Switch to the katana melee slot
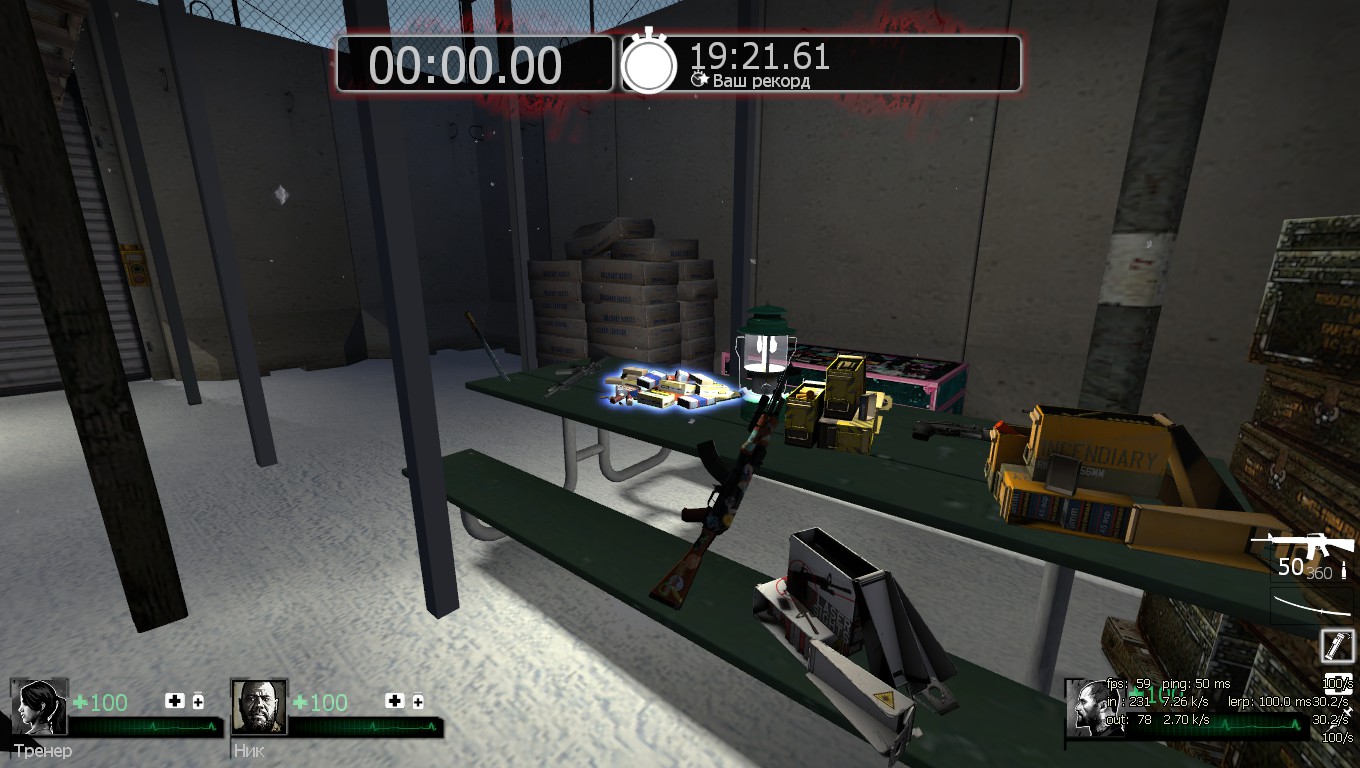1360x768 pixels. pos(1312,605)
